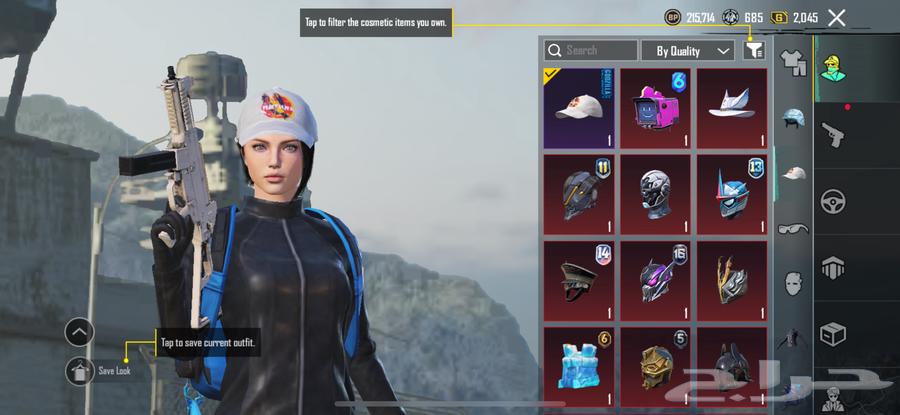Pick the level 13 blue and red helmet

tap(731, 194)
